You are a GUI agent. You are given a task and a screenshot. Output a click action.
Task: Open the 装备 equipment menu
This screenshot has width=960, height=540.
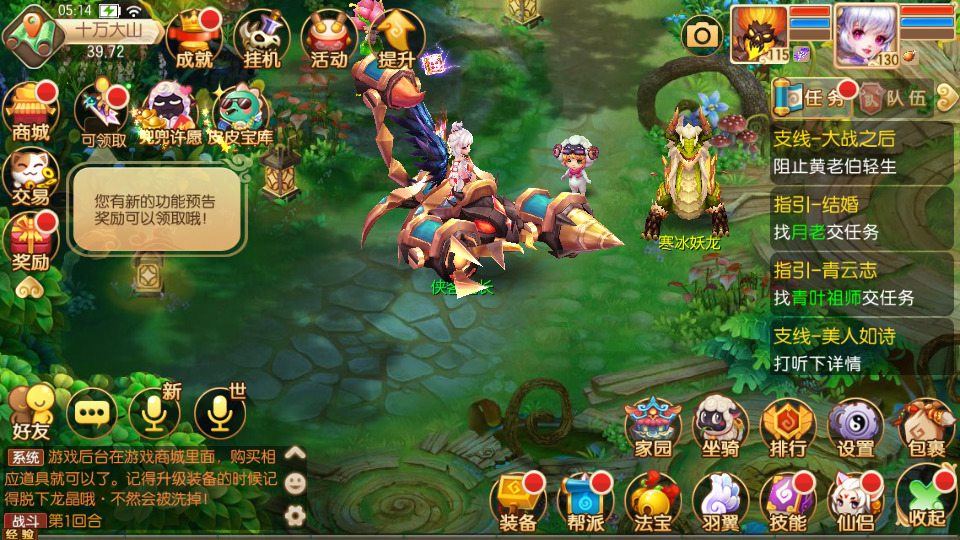(518, 501)
